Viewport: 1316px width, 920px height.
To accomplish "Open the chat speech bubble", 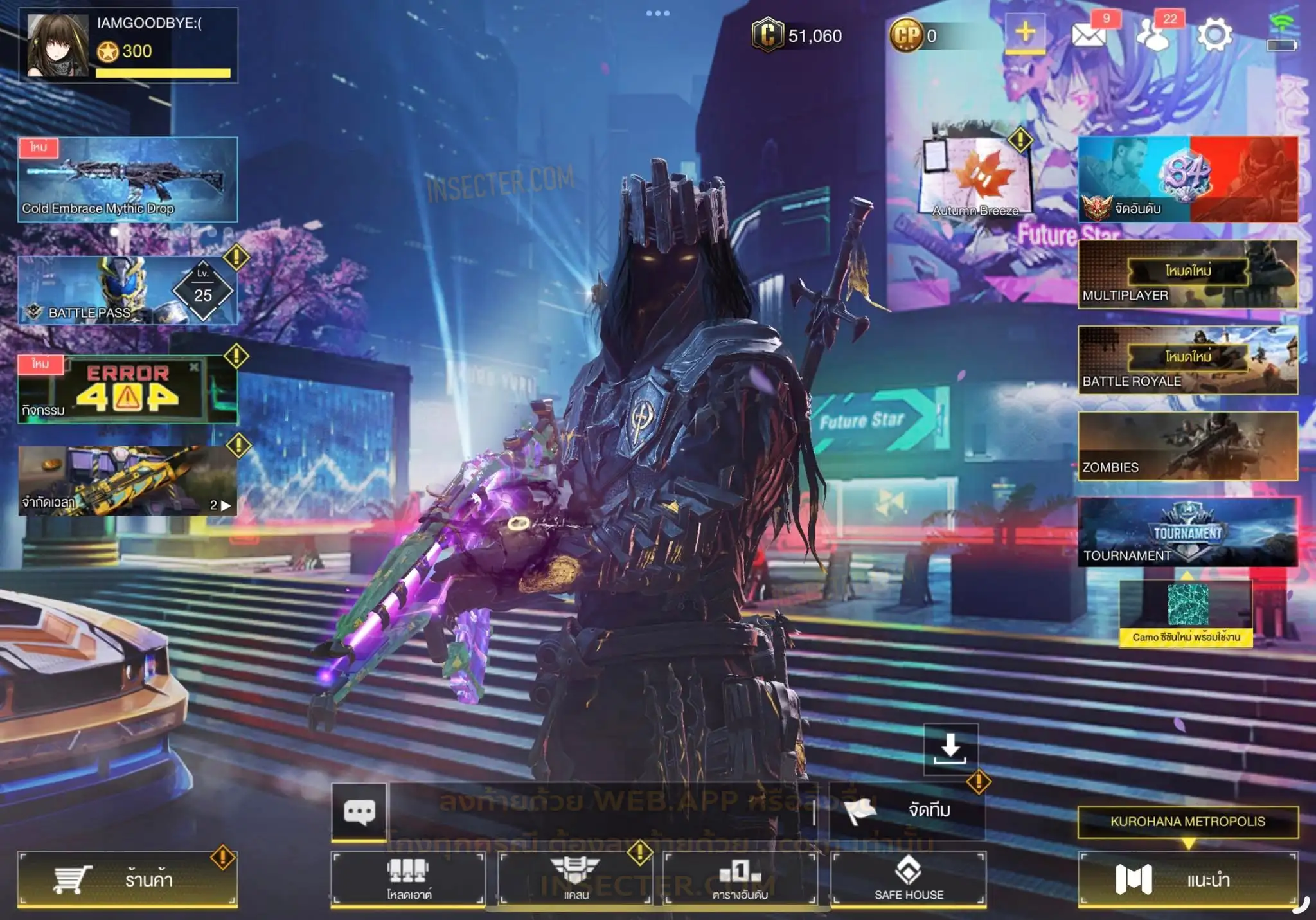I will click(x=359, y=811).
